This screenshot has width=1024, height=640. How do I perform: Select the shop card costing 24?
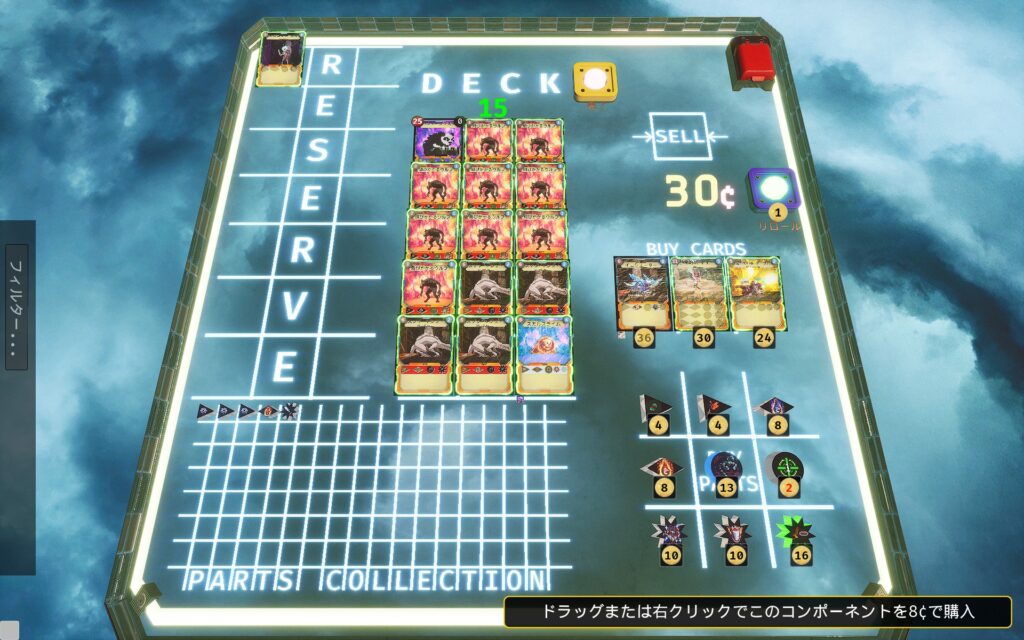[x=757, y=292]
